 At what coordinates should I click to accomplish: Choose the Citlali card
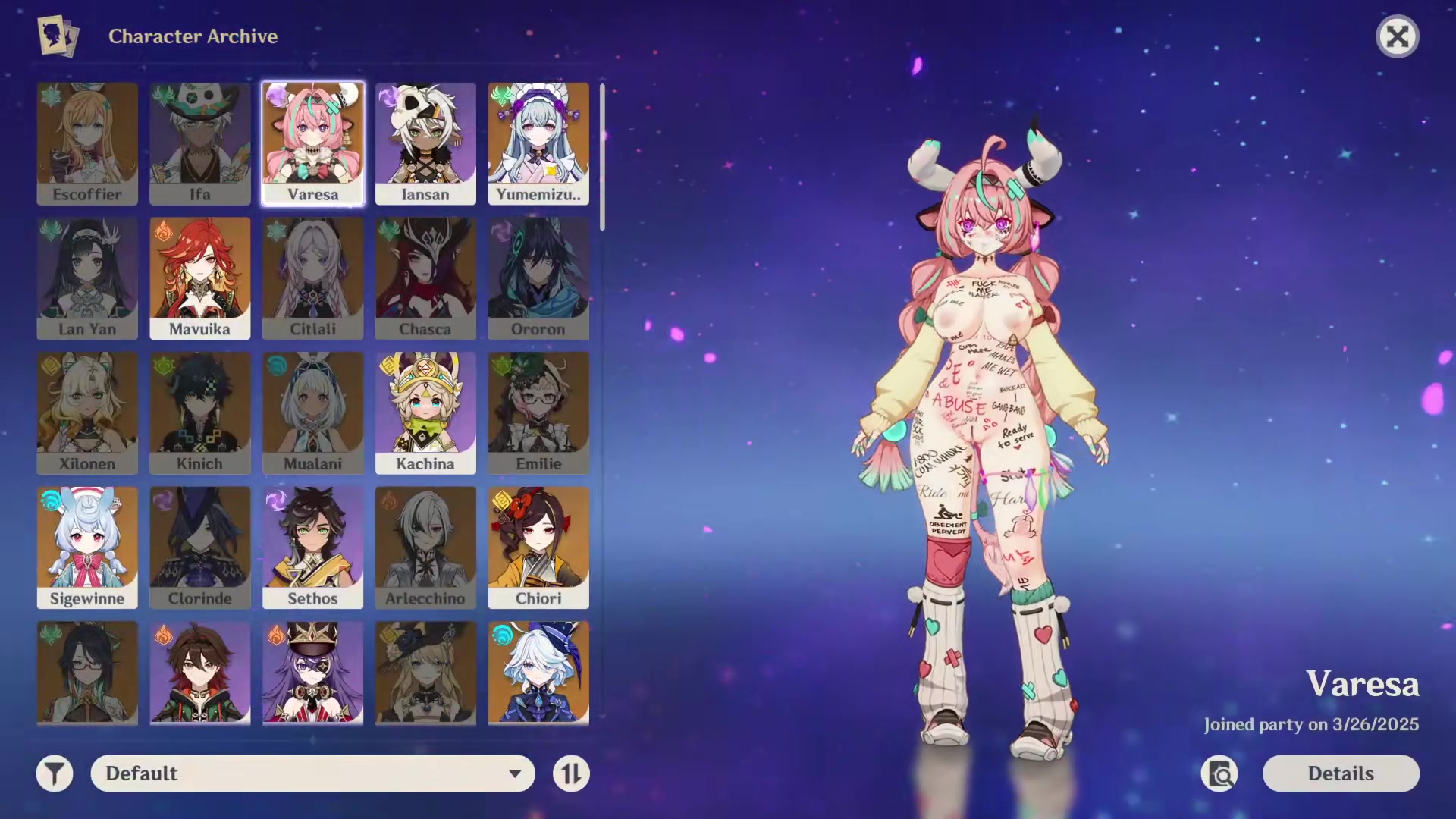[312, 278]
